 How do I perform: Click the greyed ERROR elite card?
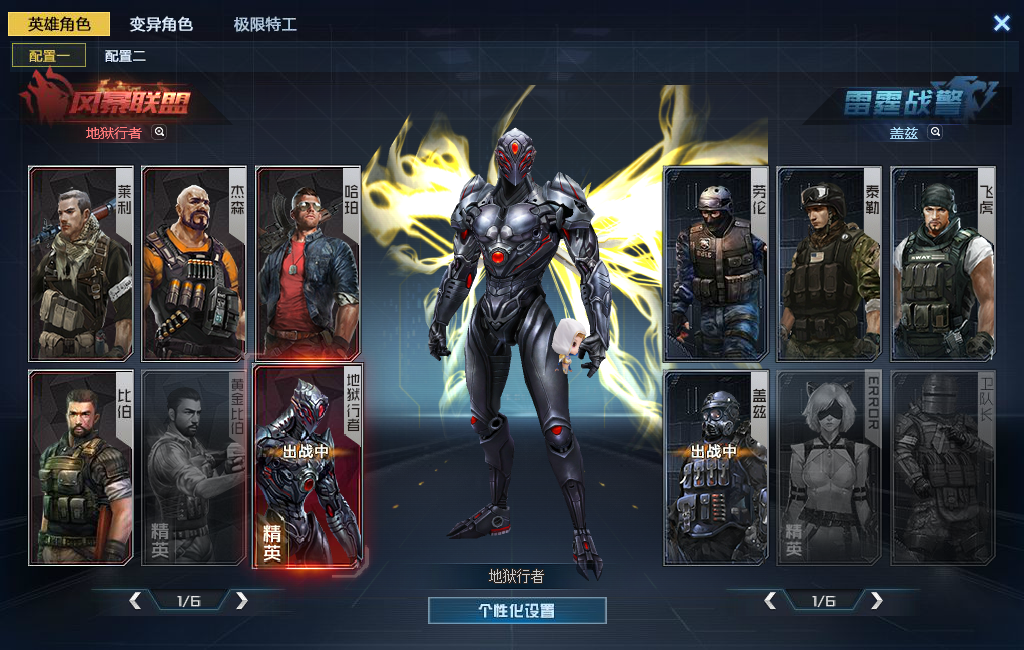pyautogui.click(x=829, y=468)
